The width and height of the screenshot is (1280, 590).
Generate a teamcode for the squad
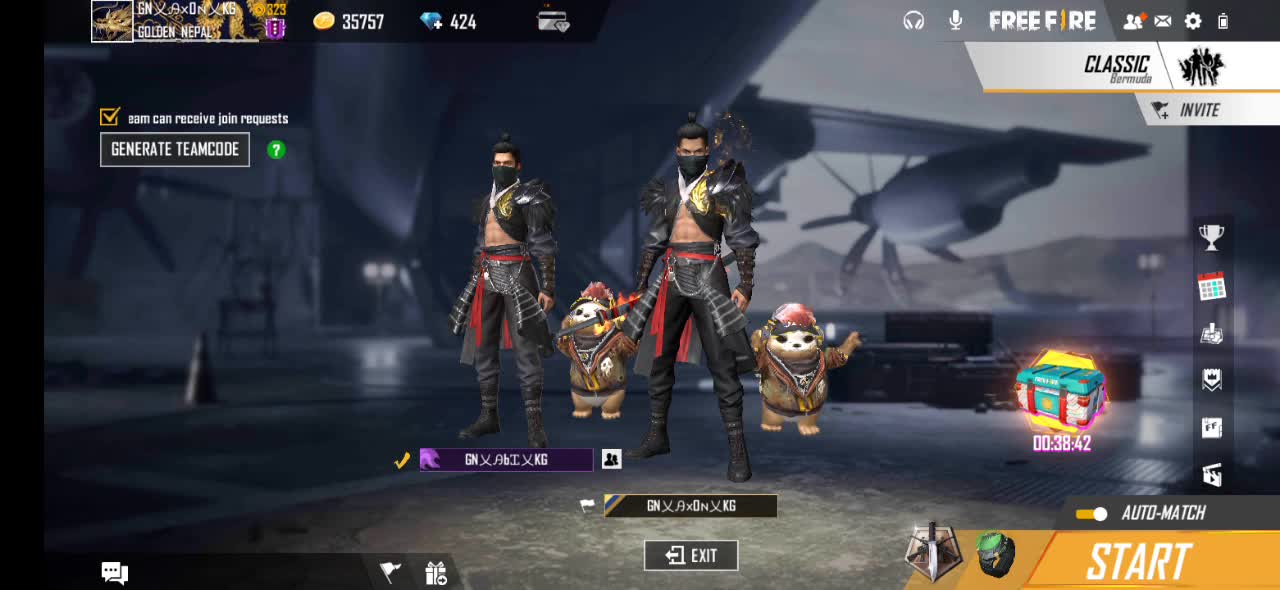click(175, 149)
